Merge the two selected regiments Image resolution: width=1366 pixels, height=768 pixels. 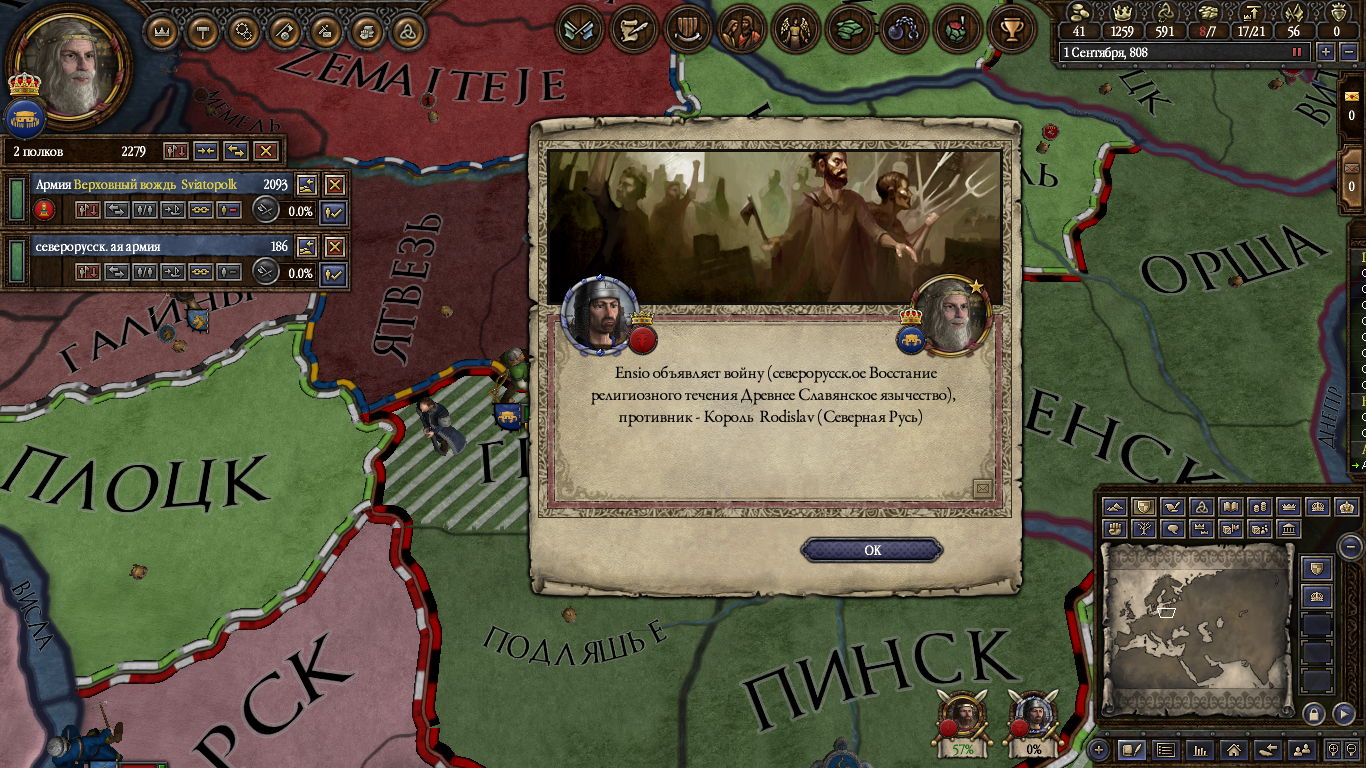click(206, 151)
